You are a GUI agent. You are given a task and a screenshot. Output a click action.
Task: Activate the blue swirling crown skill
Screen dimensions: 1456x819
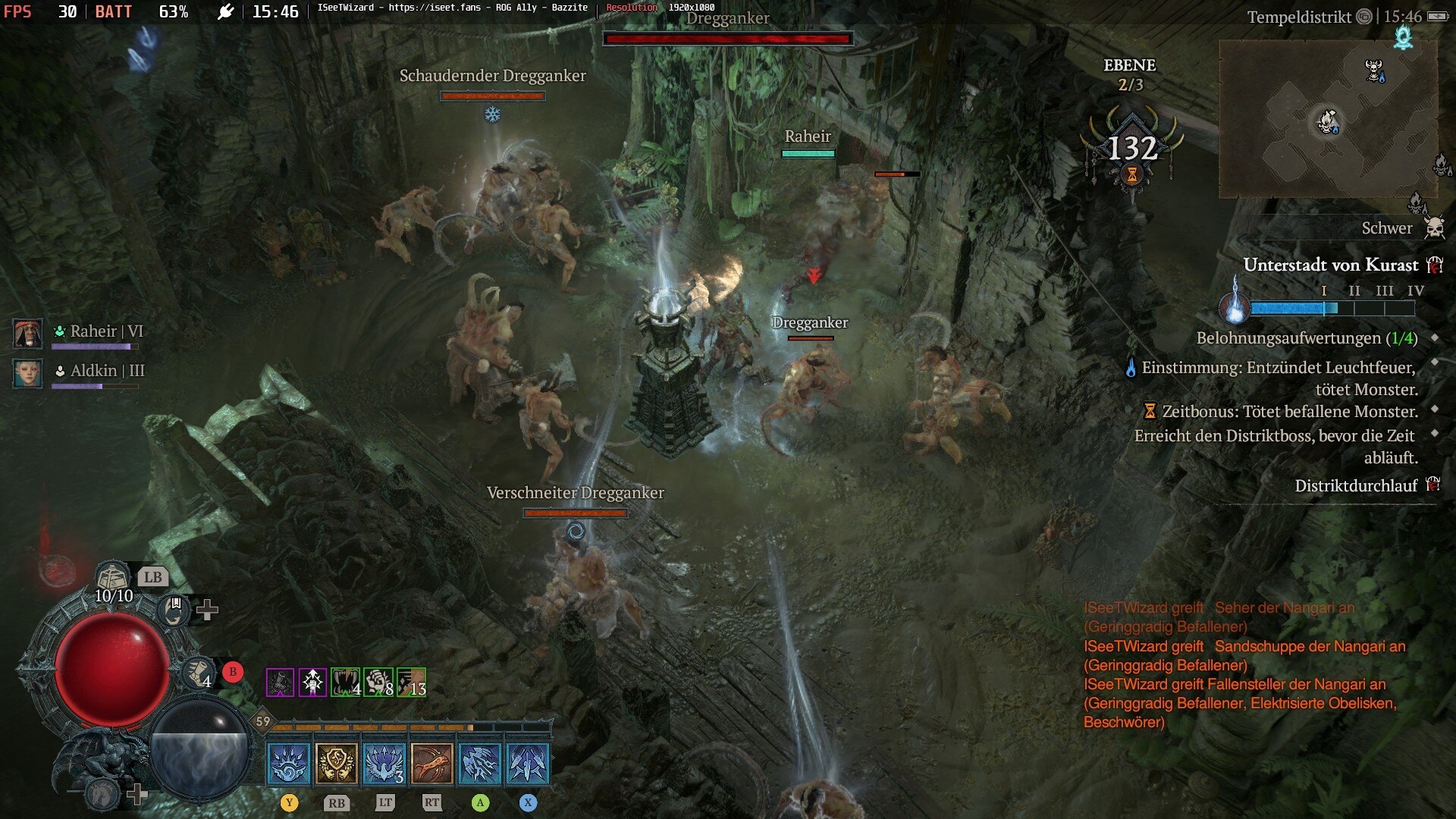289,763
